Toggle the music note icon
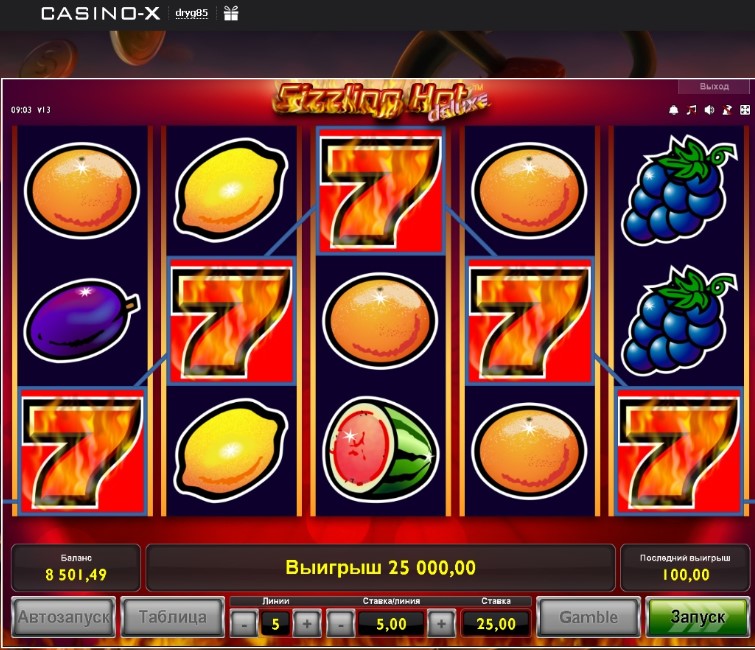This screenshot has width=755, height=650. pos(691,110)
